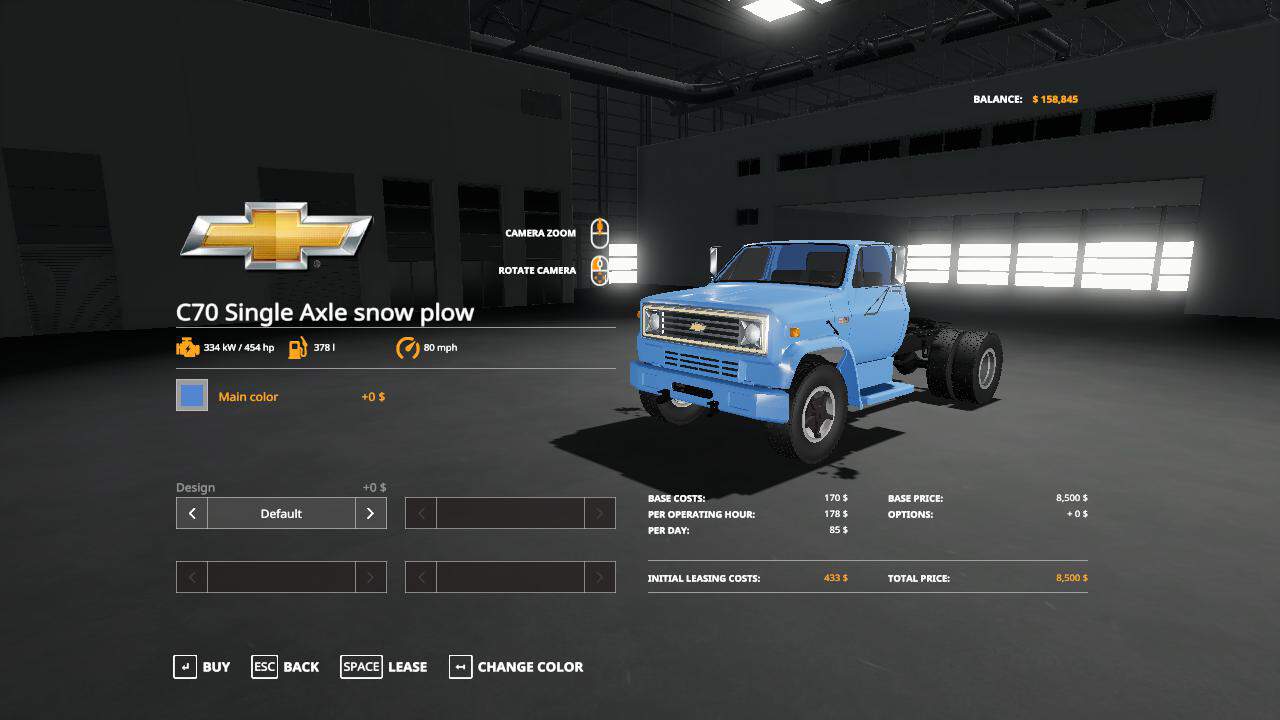1280x720 pixels.
Task: Click the Camera Zoom mouse icon
Action: click(x=599, y=232)
